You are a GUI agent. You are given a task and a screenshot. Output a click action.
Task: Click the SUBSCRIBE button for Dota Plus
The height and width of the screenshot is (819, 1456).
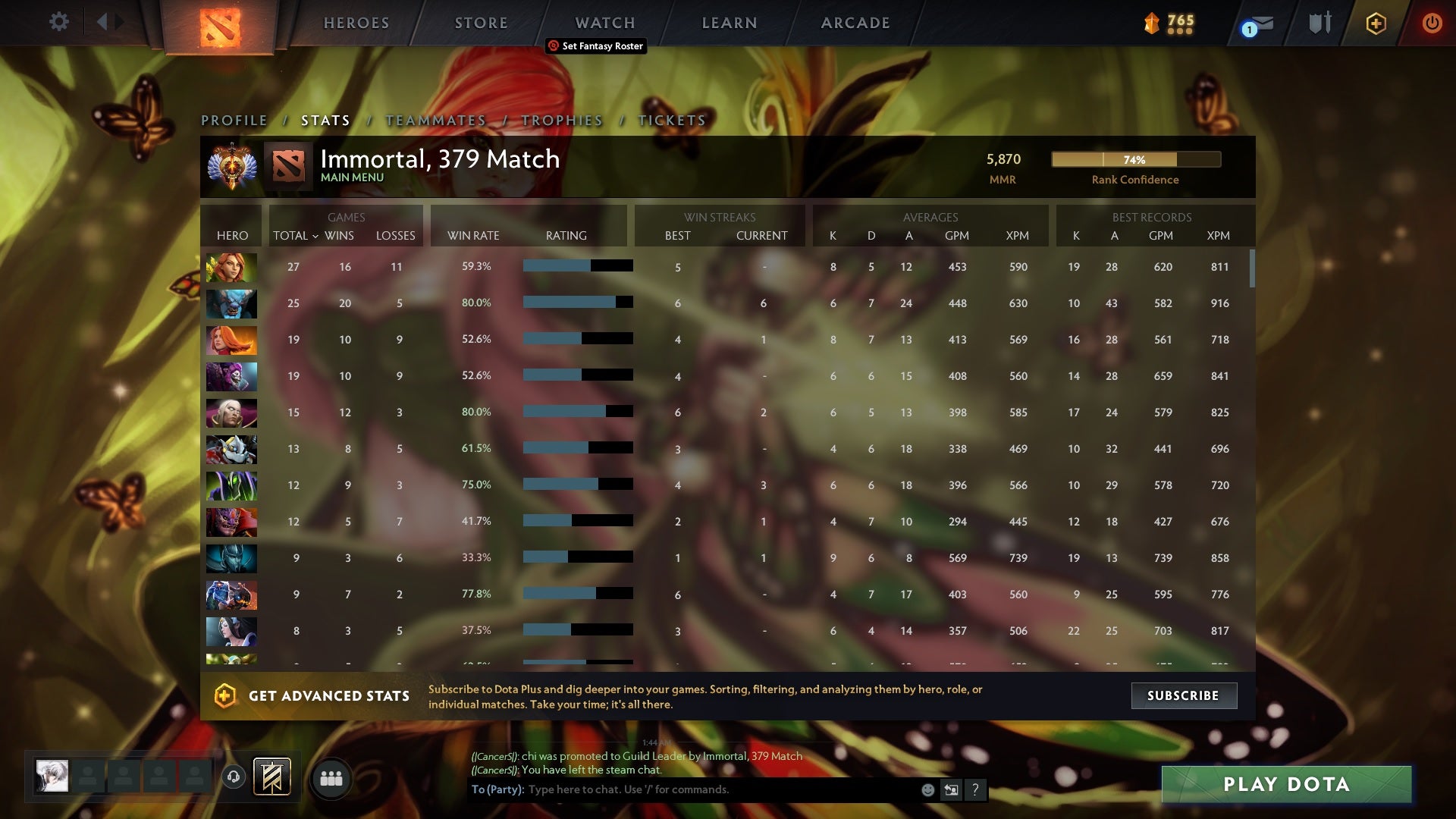1183,695
